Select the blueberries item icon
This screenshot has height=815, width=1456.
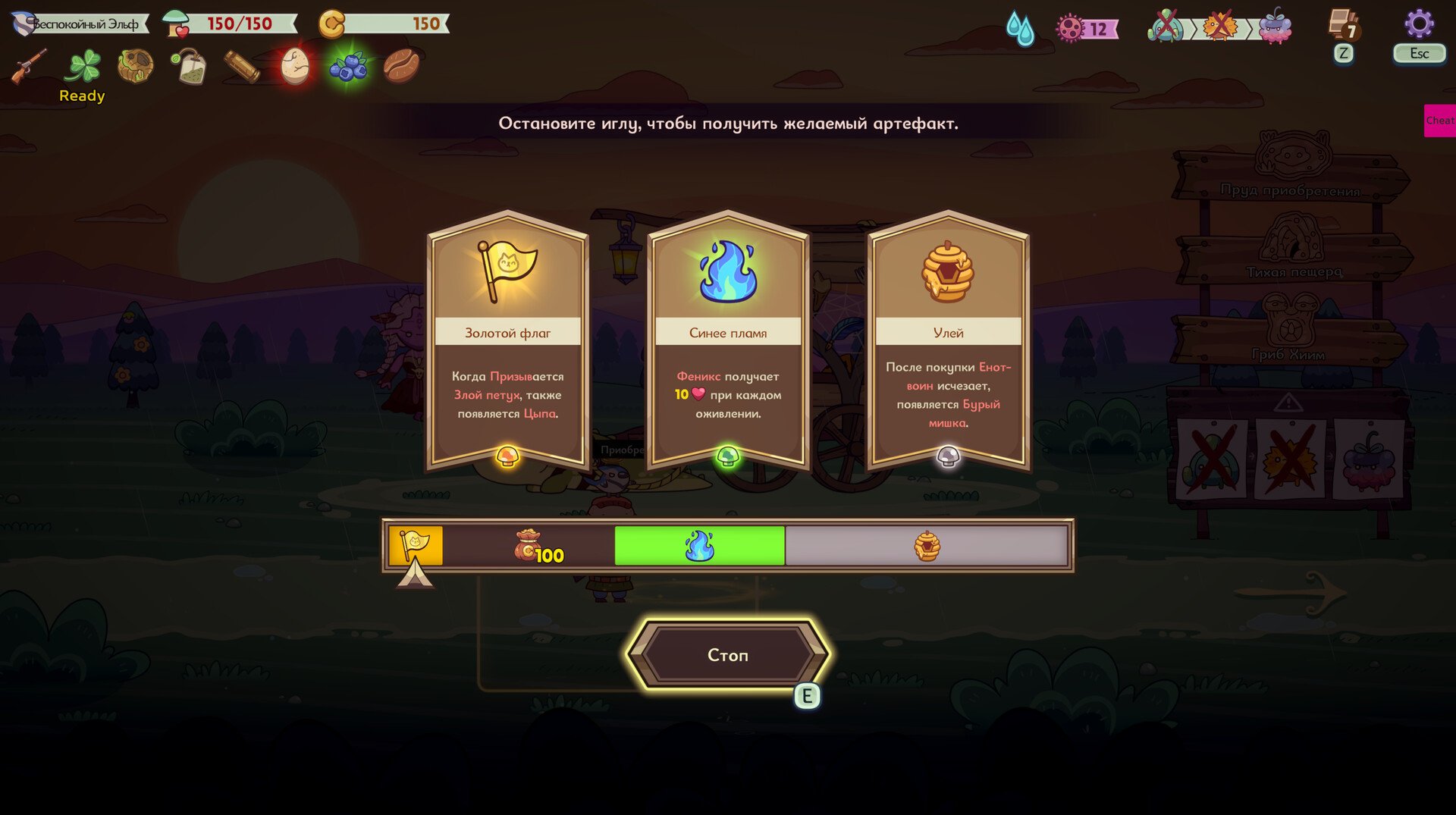click(x=348, y=67)
